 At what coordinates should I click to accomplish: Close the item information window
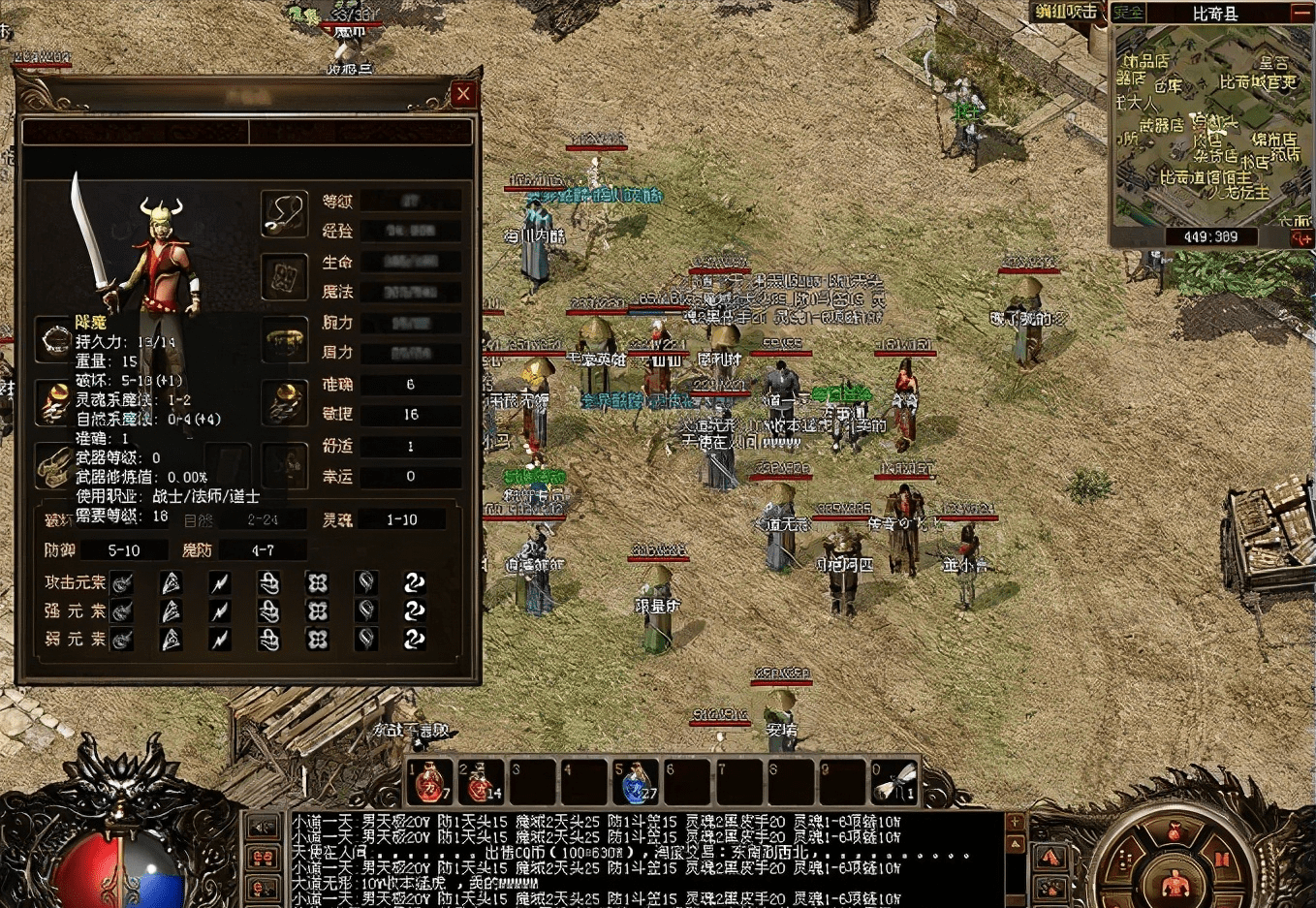(x=463, y=93)
